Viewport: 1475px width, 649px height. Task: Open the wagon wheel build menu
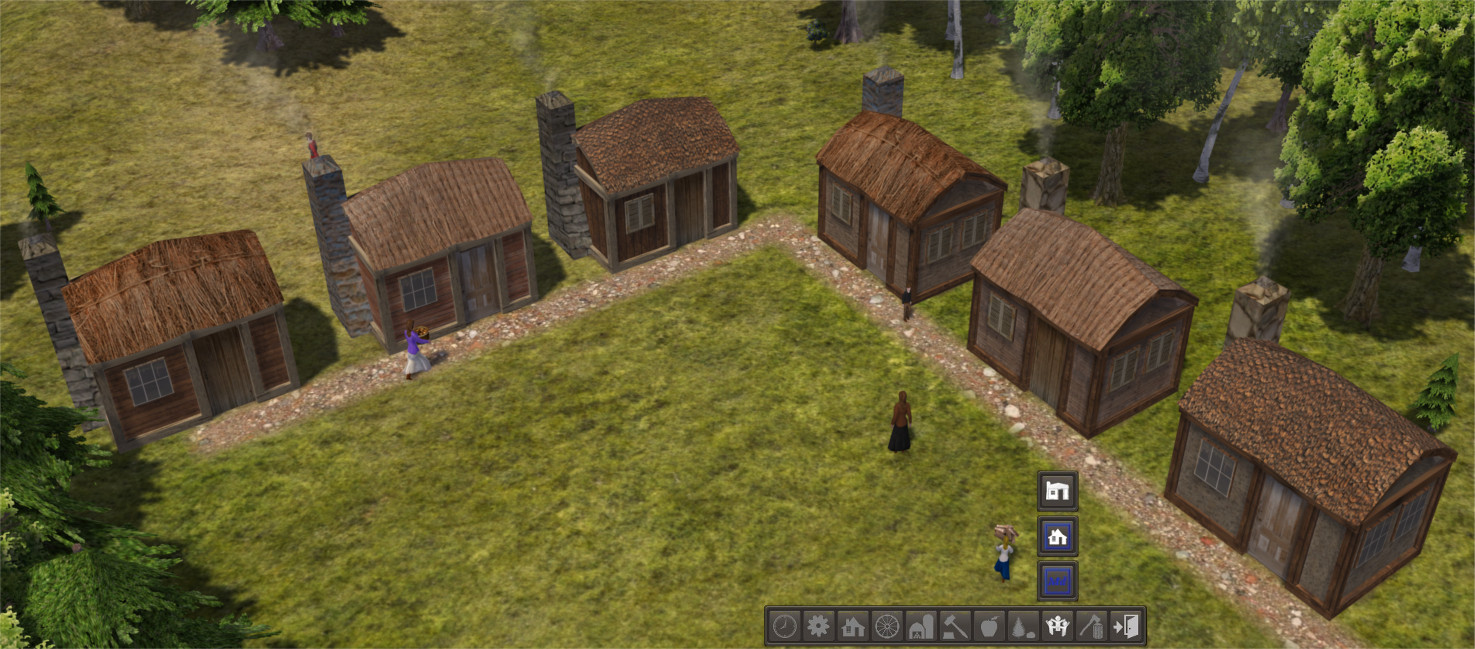coord(887,627)
